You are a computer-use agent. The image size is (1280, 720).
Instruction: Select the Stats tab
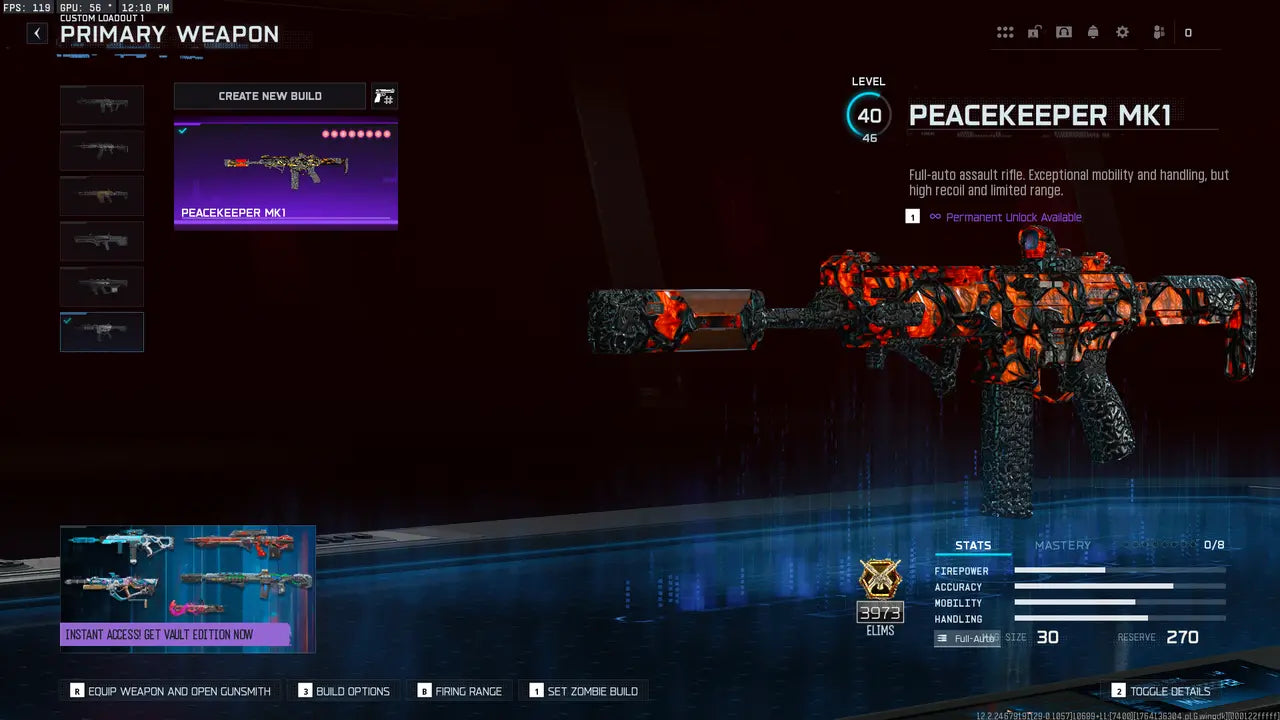(x=973, y=545)
